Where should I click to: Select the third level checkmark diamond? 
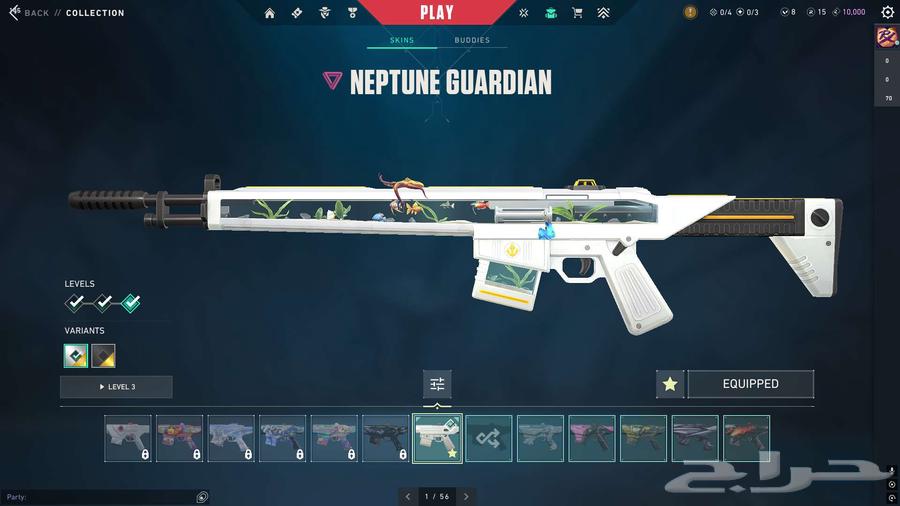pos(130,303)
